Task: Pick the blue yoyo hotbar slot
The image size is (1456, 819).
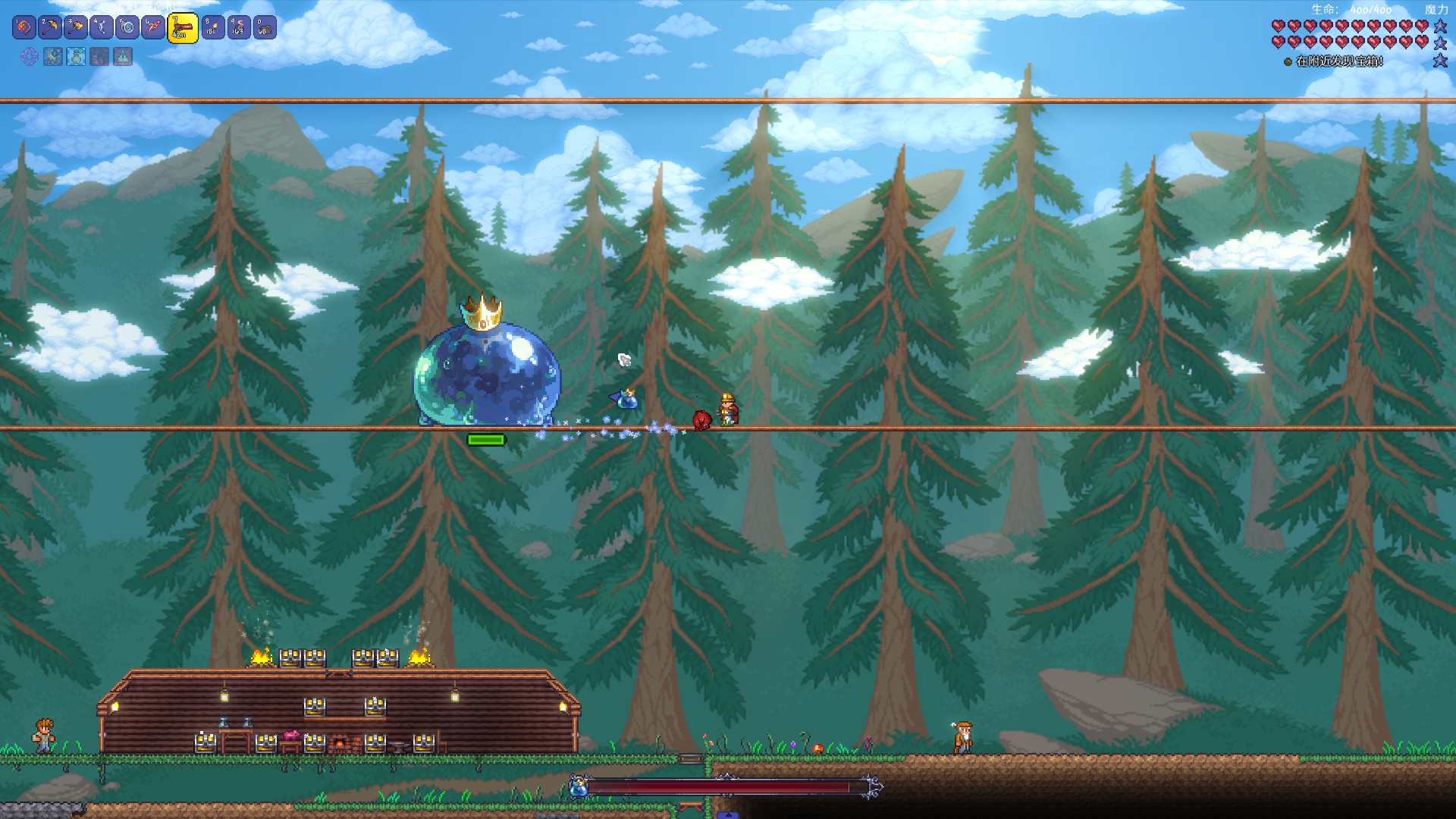Action: pyautogui.click(x=127, y=28)
